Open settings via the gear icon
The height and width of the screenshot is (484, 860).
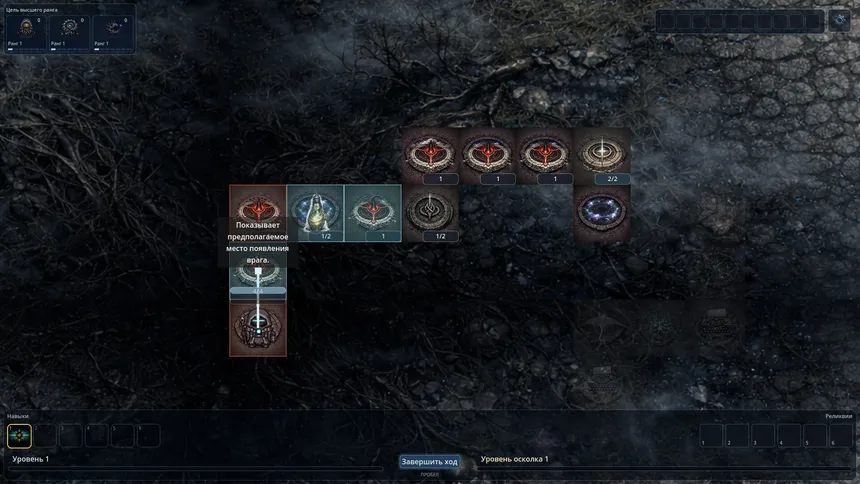[x=838, y=20]
